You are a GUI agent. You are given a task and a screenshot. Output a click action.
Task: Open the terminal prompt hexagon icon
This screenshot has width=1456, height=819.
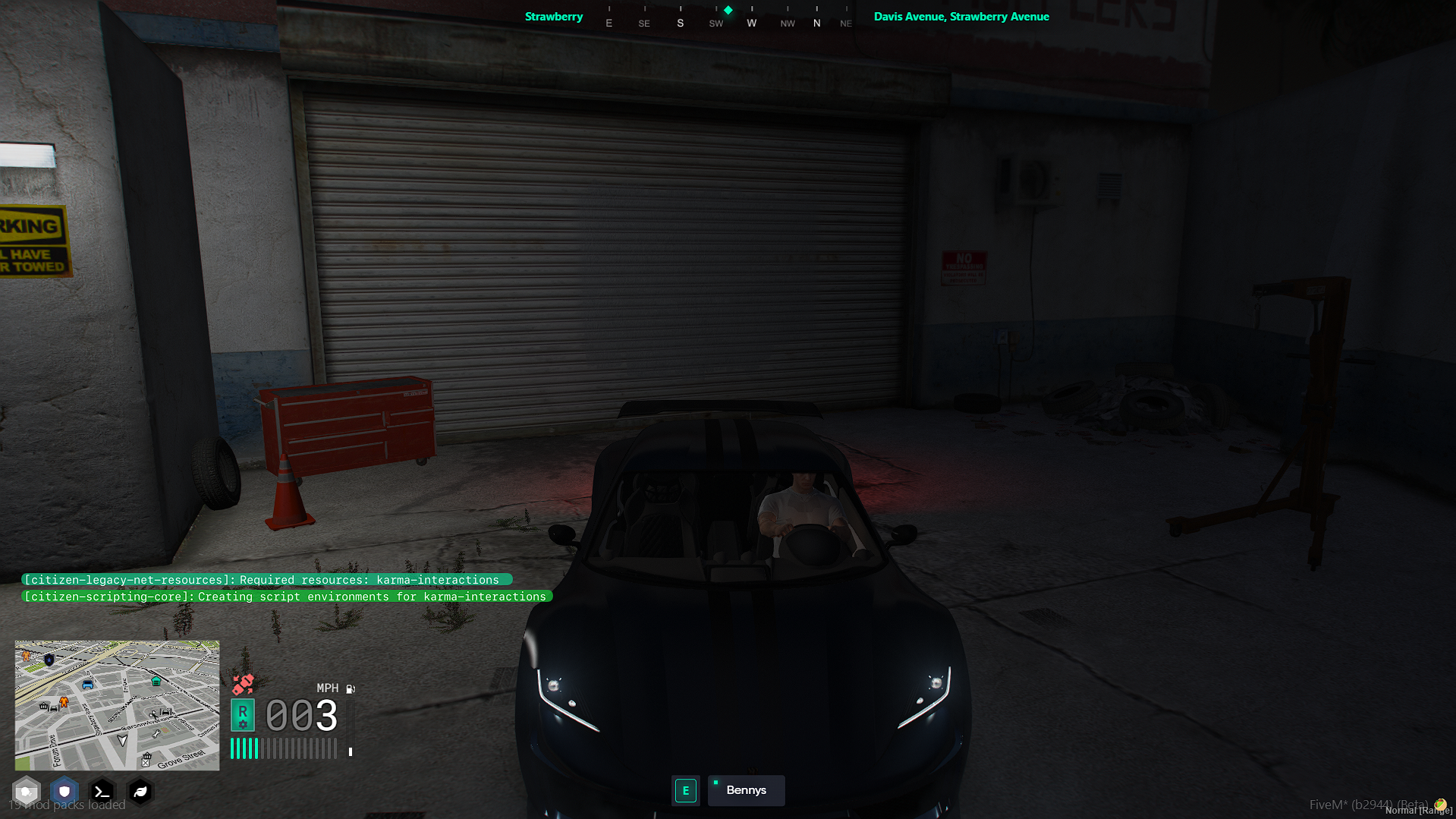[102, 792]
